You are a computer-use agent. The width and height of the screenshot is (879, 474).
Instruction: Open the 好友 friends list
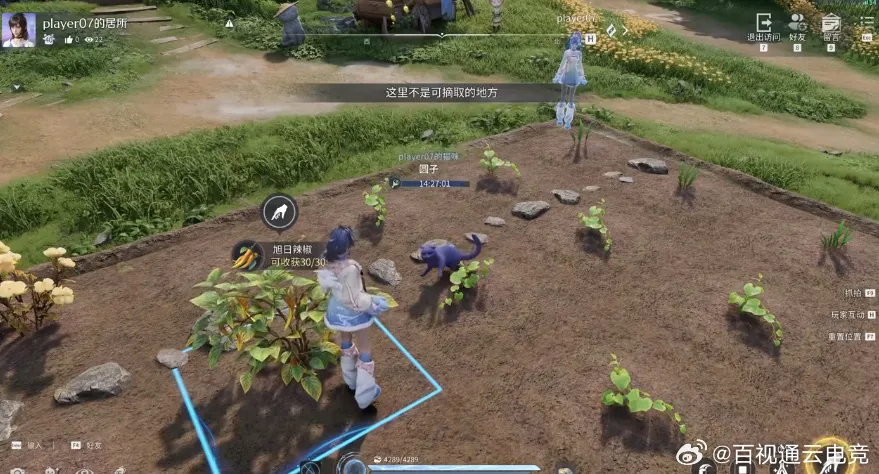point(797,25)
